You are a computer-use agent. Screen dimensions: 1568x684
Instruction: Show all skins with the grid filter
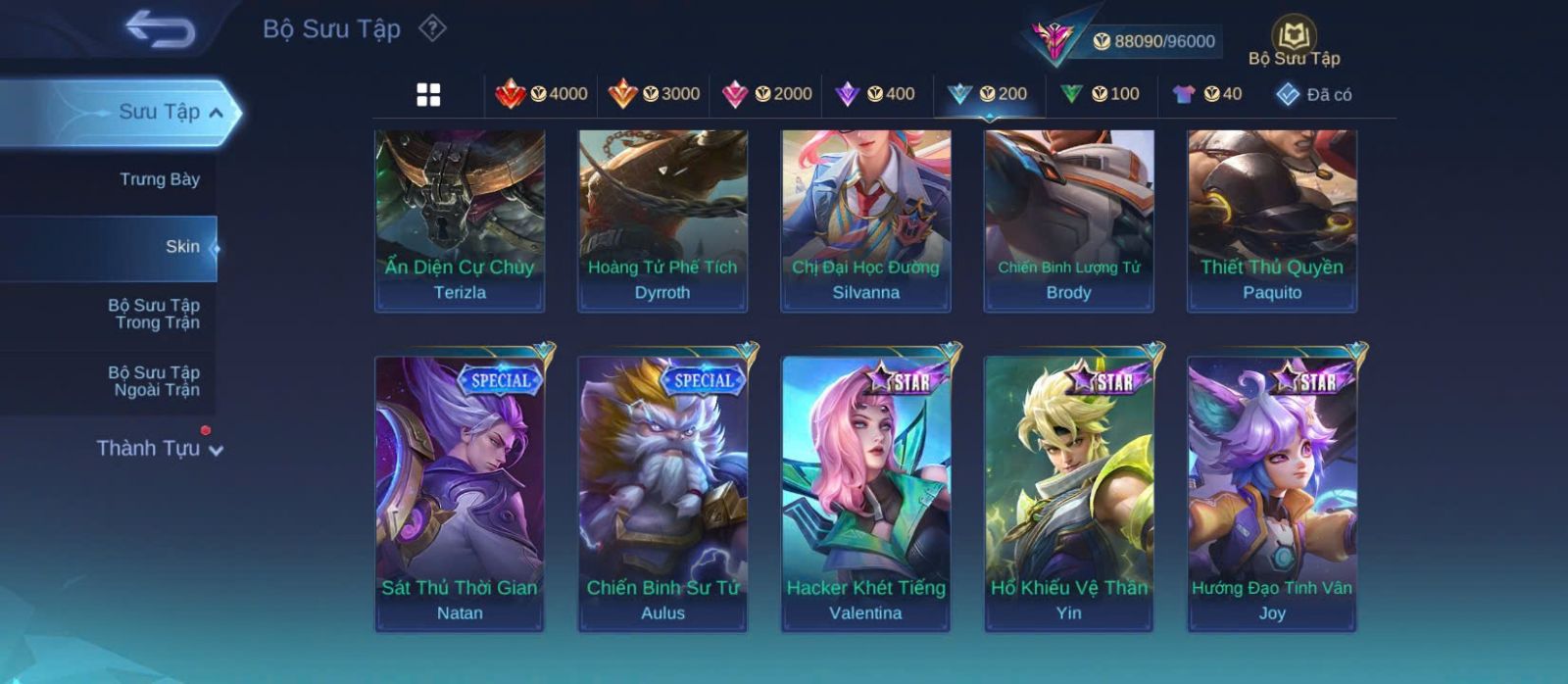click(x=428, y=95)
